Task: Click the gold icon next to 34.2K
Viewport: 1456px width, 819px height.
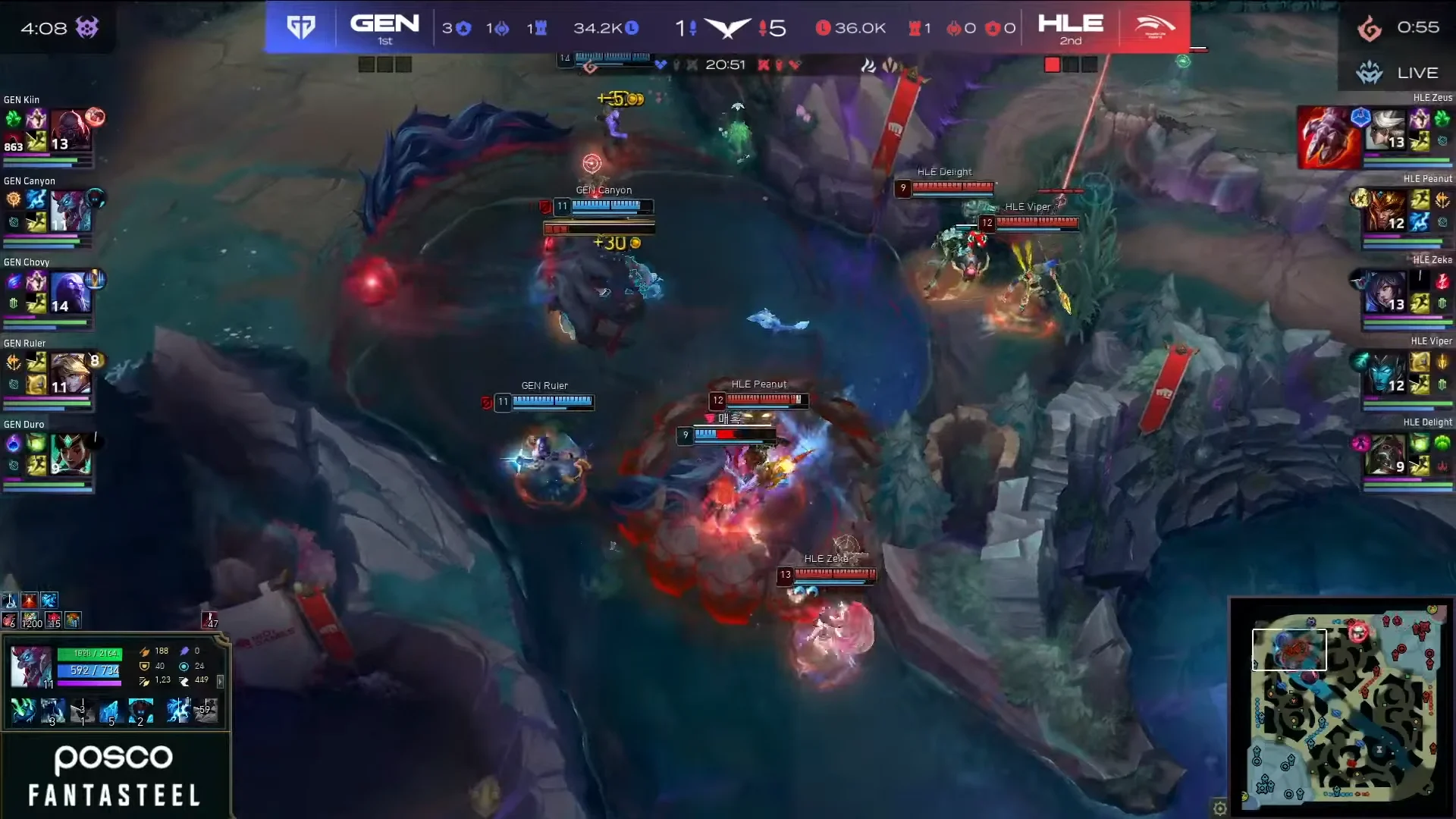Action: point(632,27)
